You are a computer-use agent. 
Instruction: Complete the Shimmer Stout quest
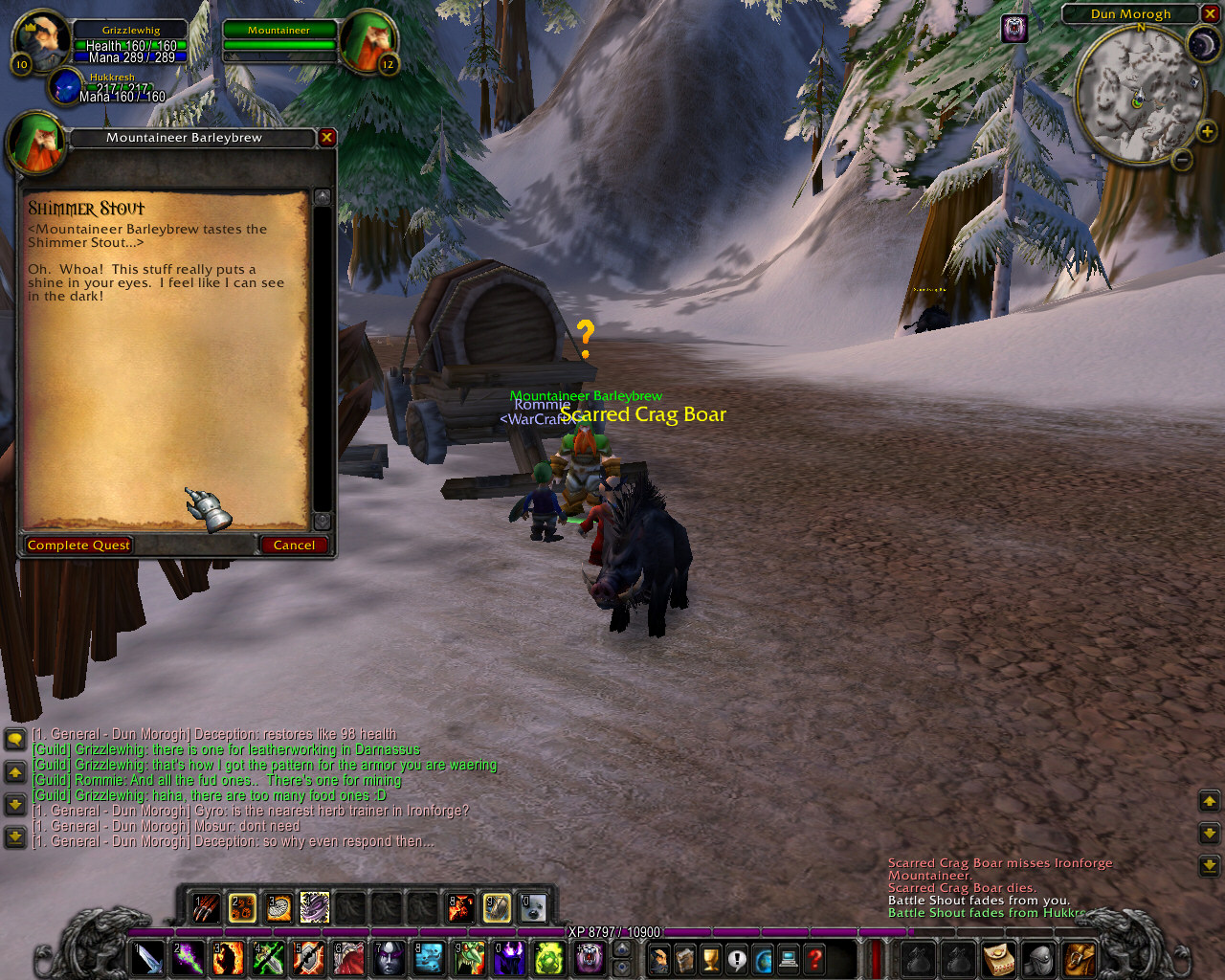[x=78, y=546]
